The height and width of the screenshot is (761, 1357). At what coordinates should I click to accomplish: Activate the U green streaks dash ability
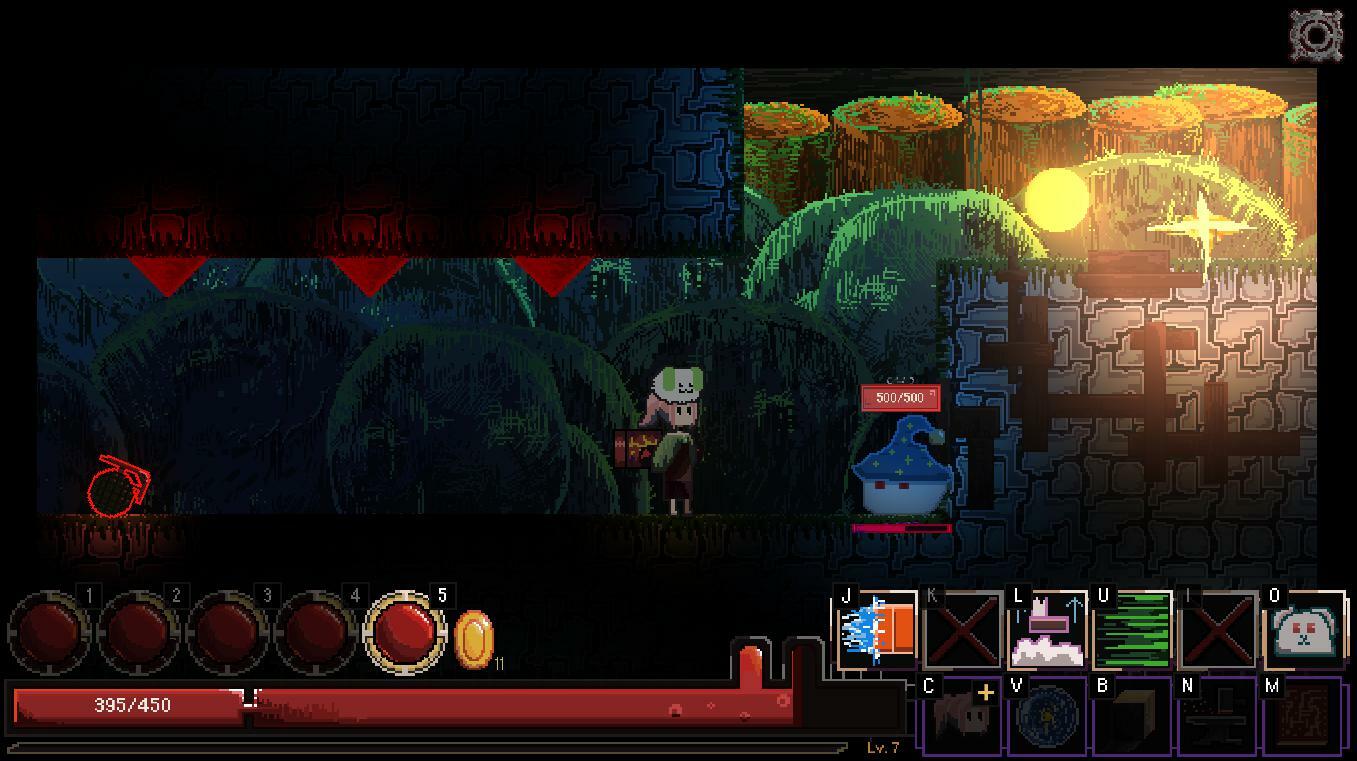1133,630
